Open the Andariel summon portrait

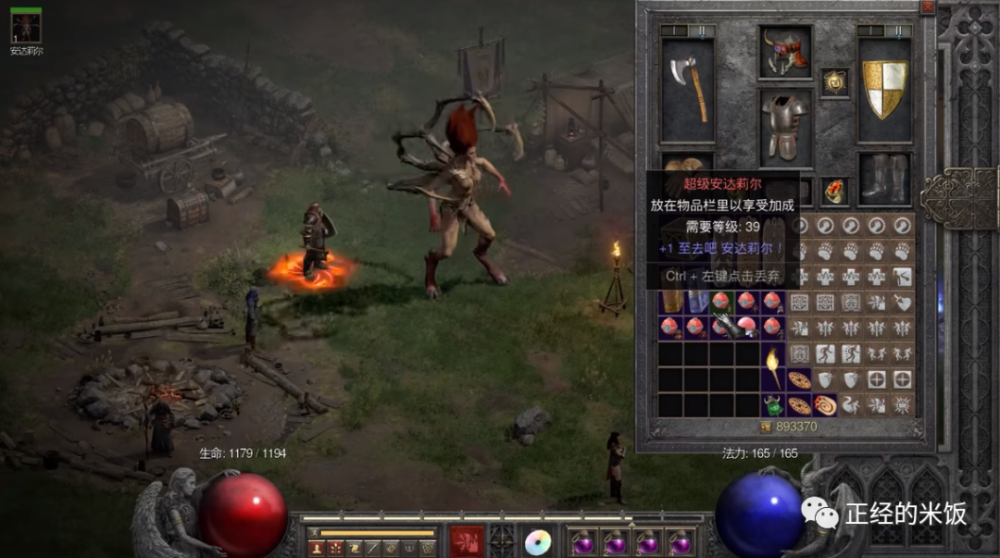tap(26, 28)
